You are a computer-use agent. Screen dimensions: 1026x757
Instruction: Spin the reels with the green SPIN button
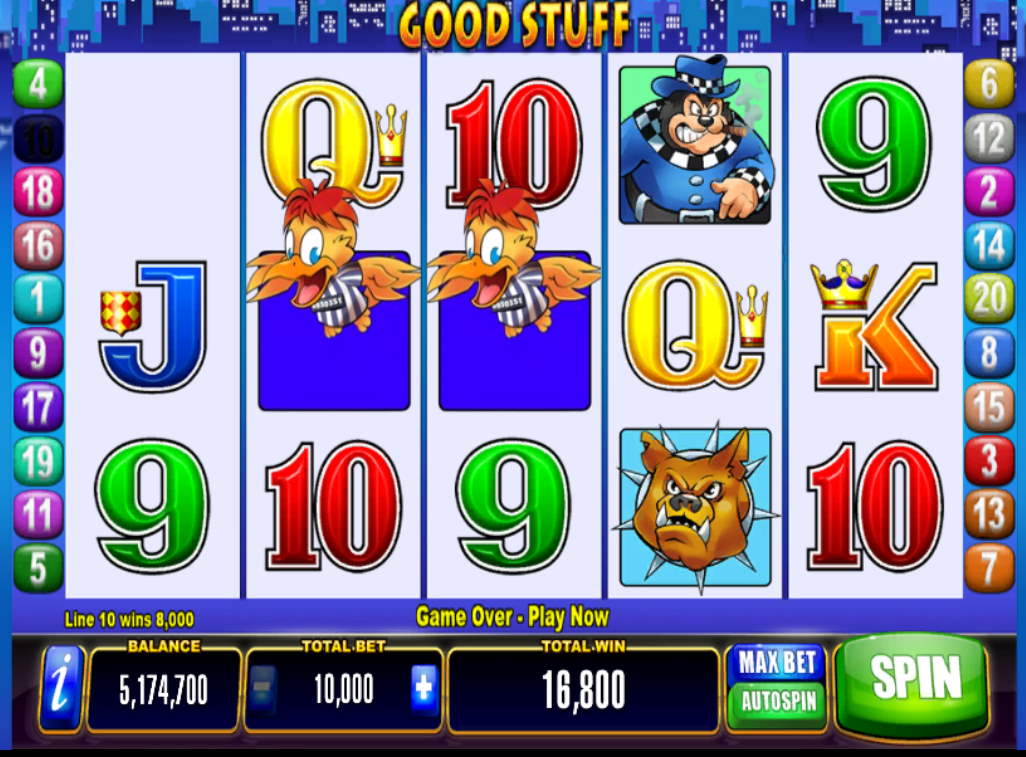tap(912, 682)
